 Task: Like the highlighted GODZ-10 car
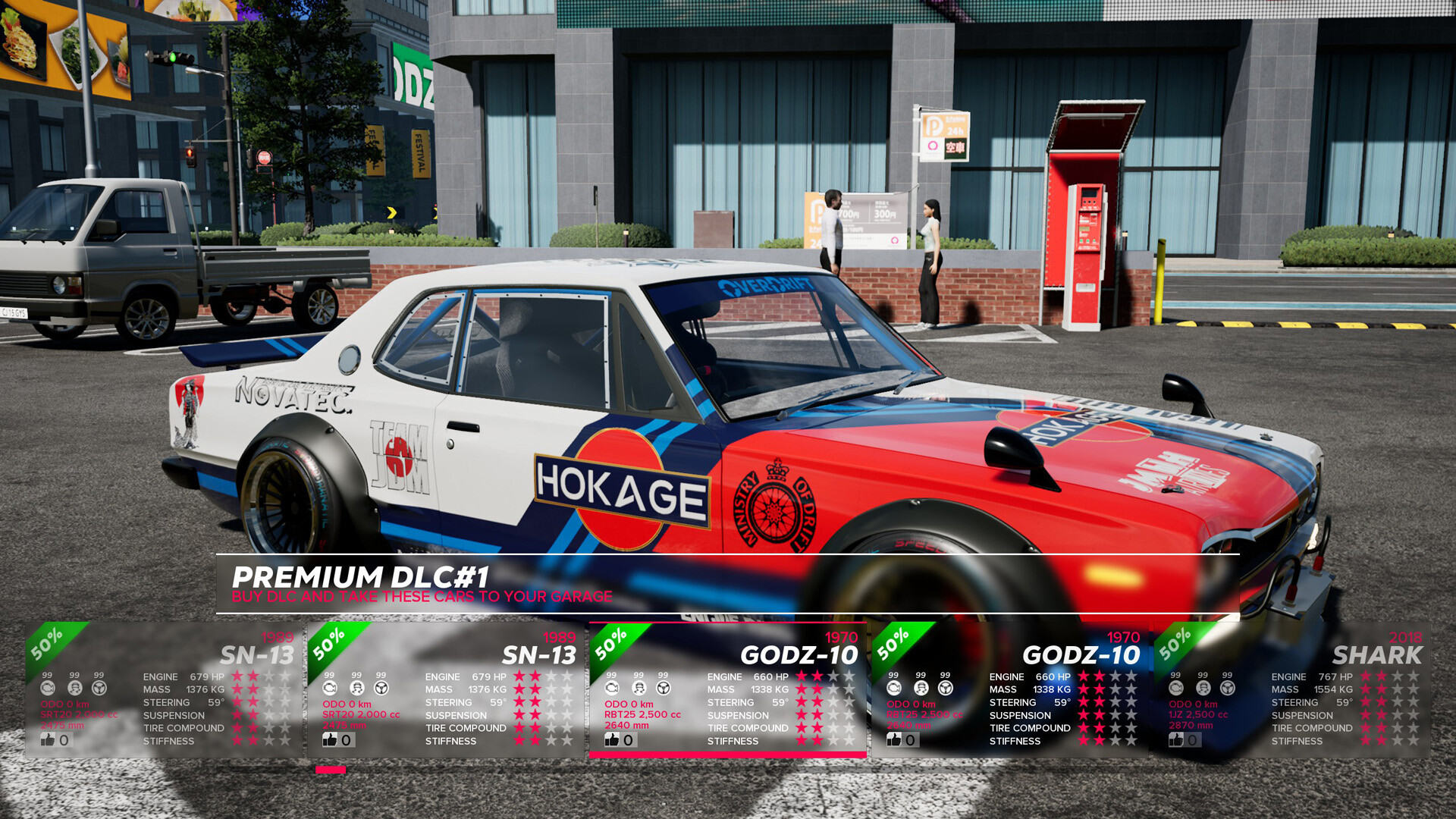coord(611,739)
